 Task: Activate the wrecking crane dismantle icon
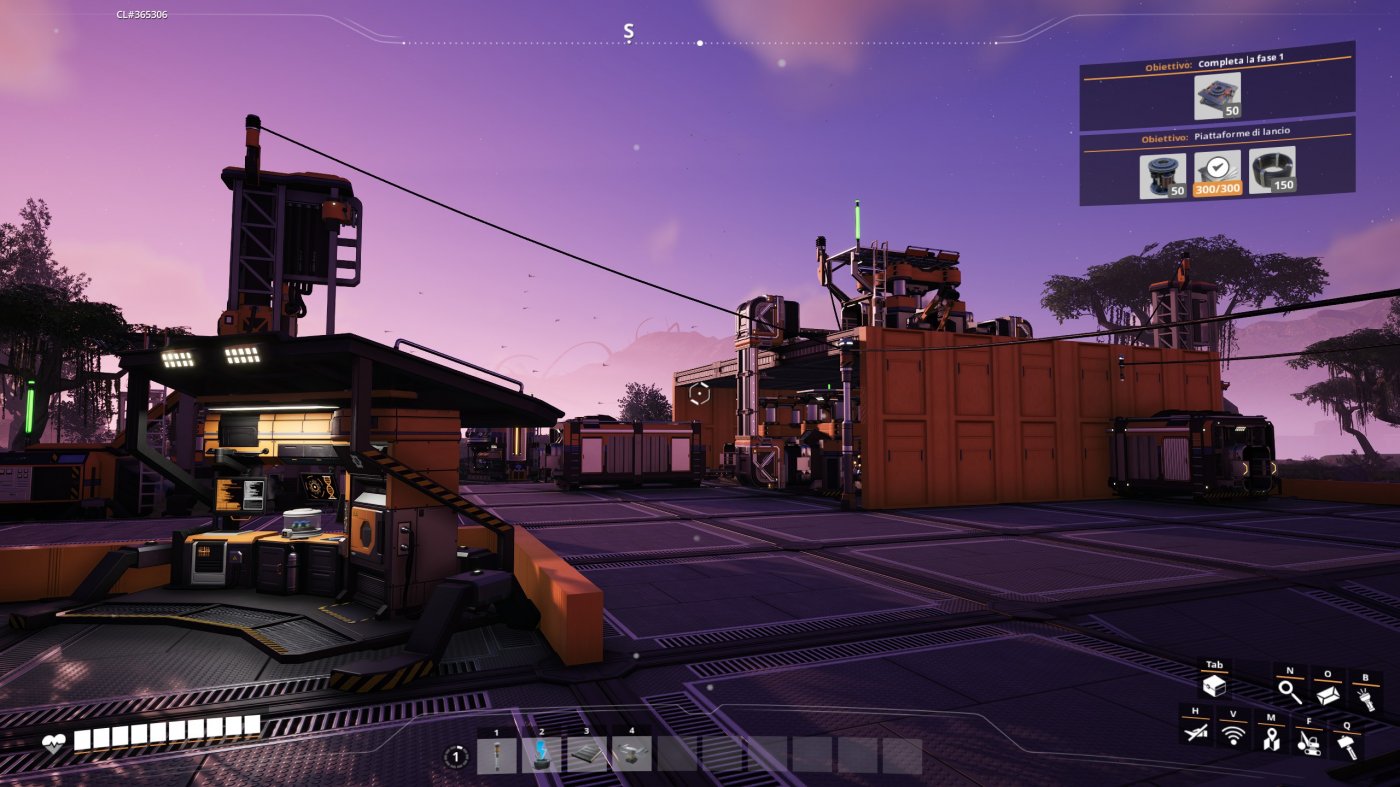tap(1308, 742)
